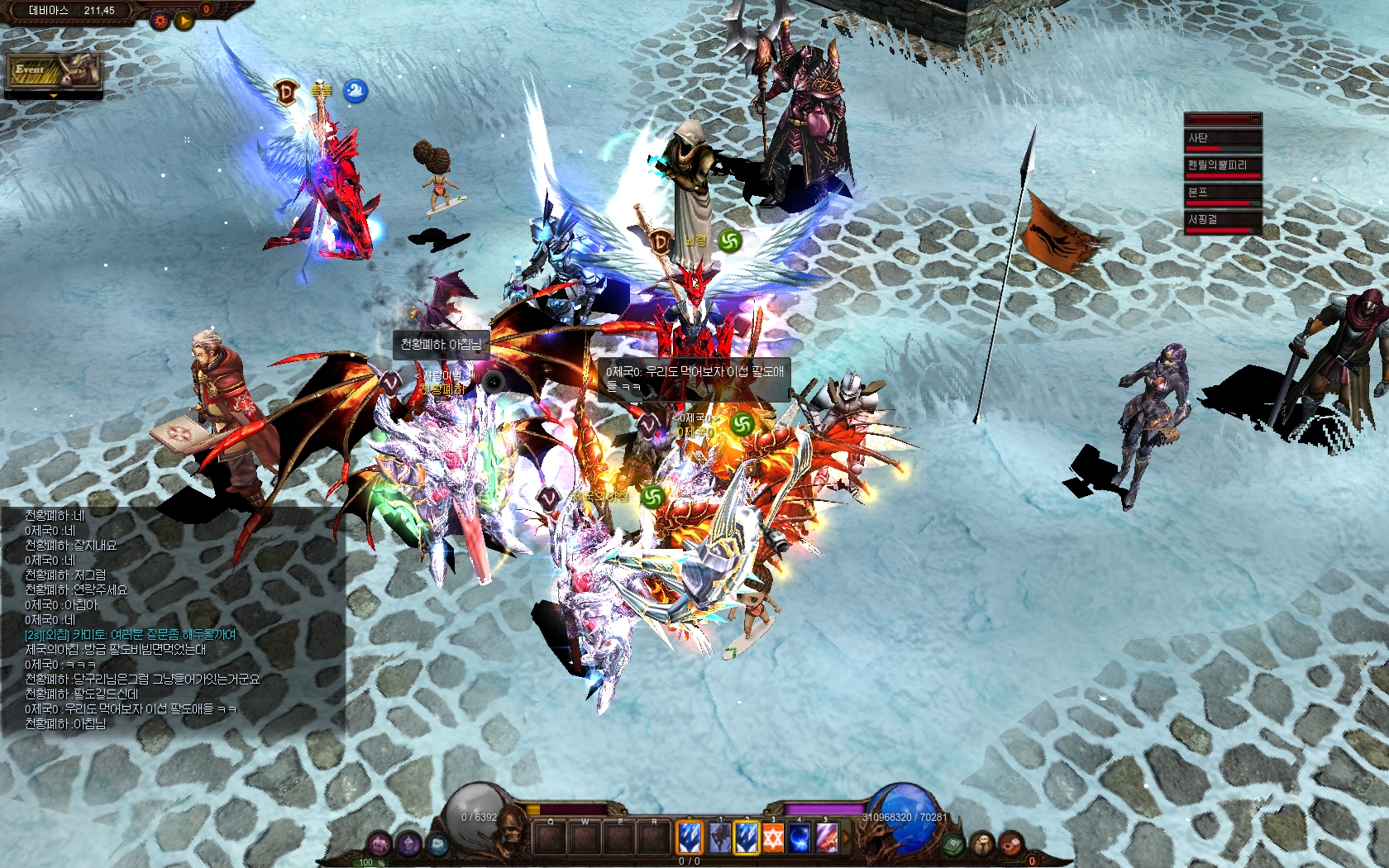This screenshot has height=868, width=1389.
Task: Click the orange gear settings icon
Action: (160, 20)
